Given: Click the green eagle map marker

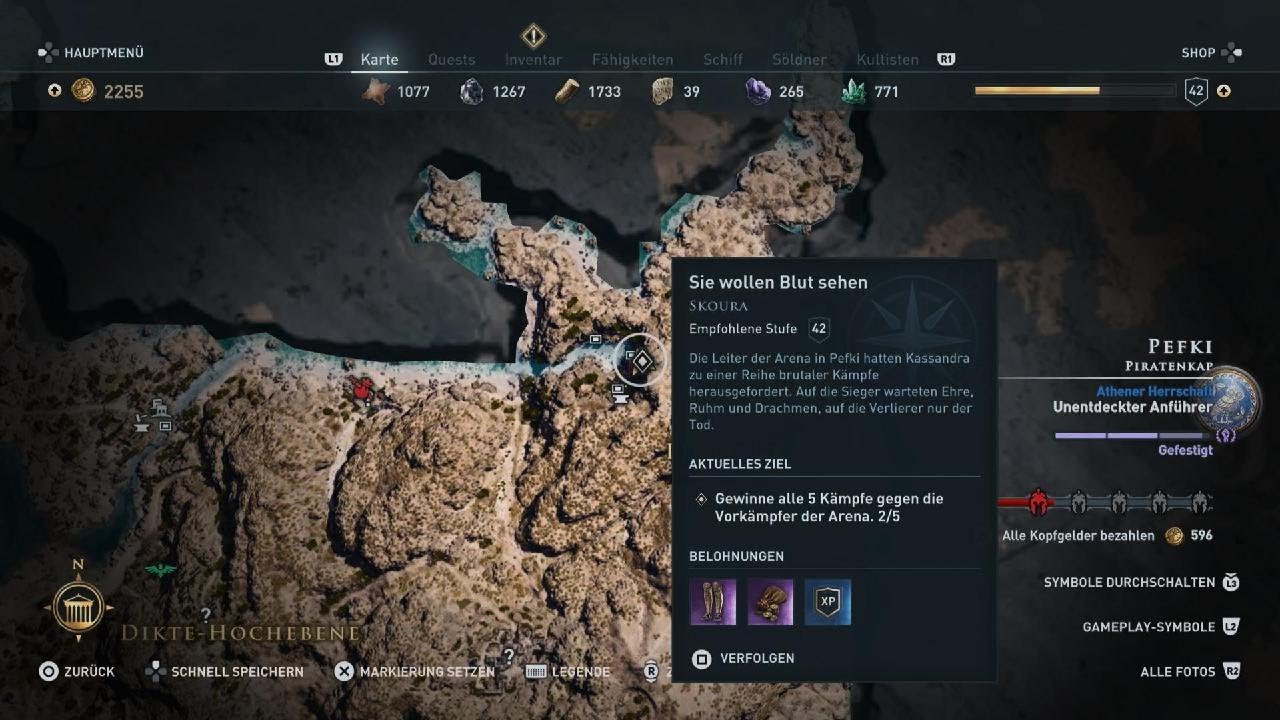Looking at the screenshot, I should pyautogui.click(x=160, y=570).
